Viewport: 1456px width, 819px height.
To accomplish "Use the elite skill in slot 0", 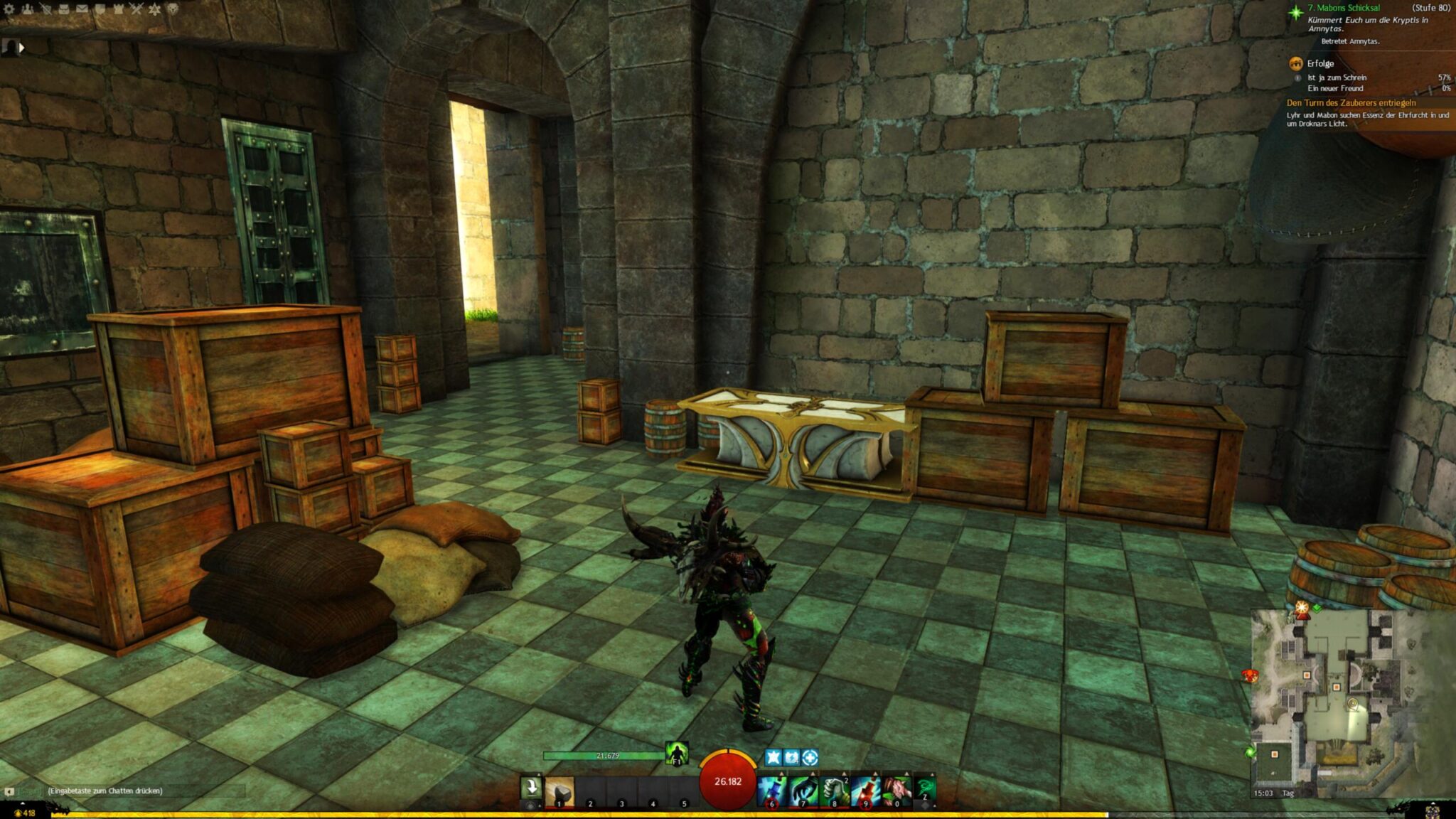I will pyautogui.click(x=896, y=791).
